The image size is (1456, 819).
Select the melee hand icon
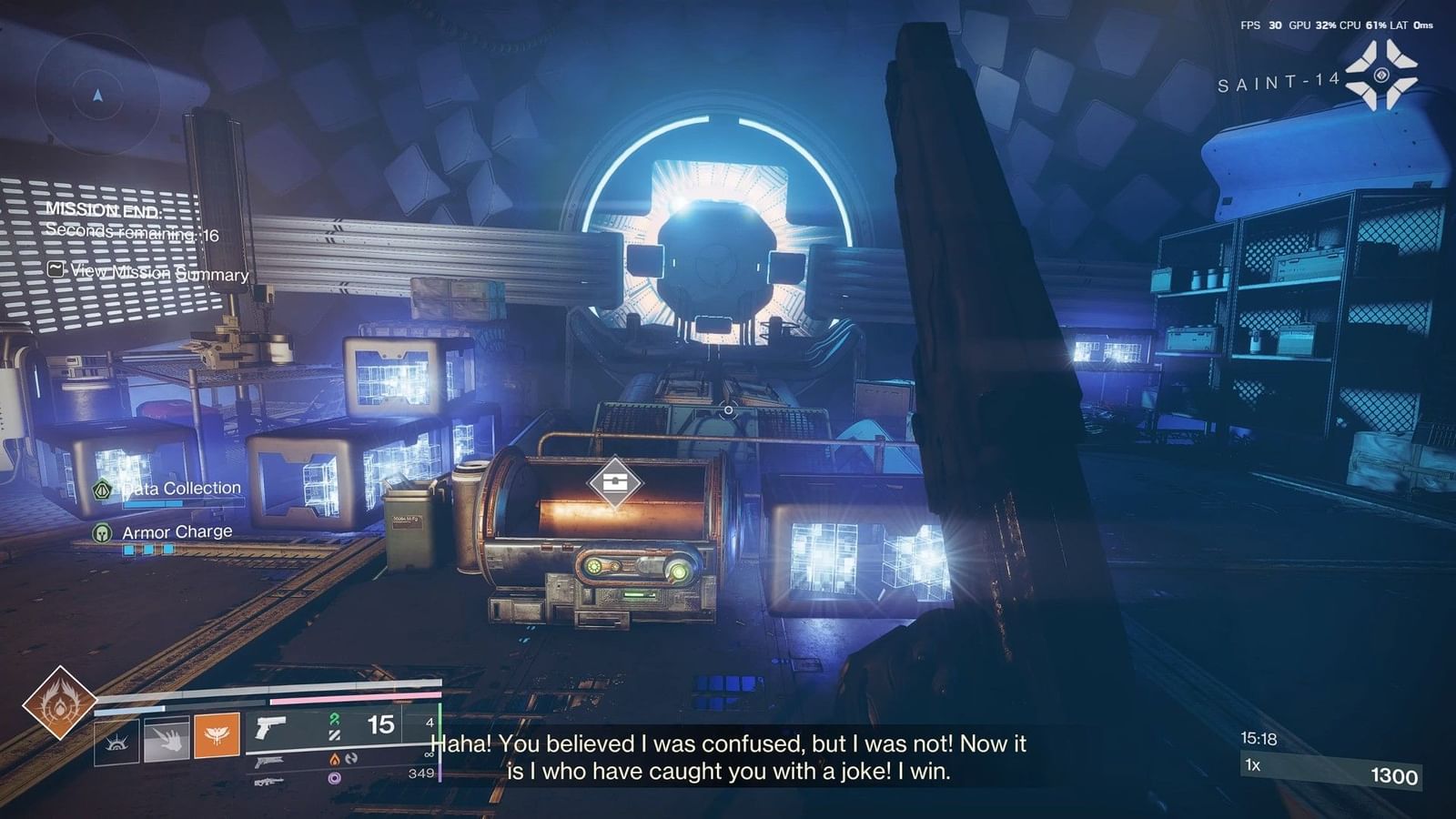pyautogui.click(x=167, y=740)
